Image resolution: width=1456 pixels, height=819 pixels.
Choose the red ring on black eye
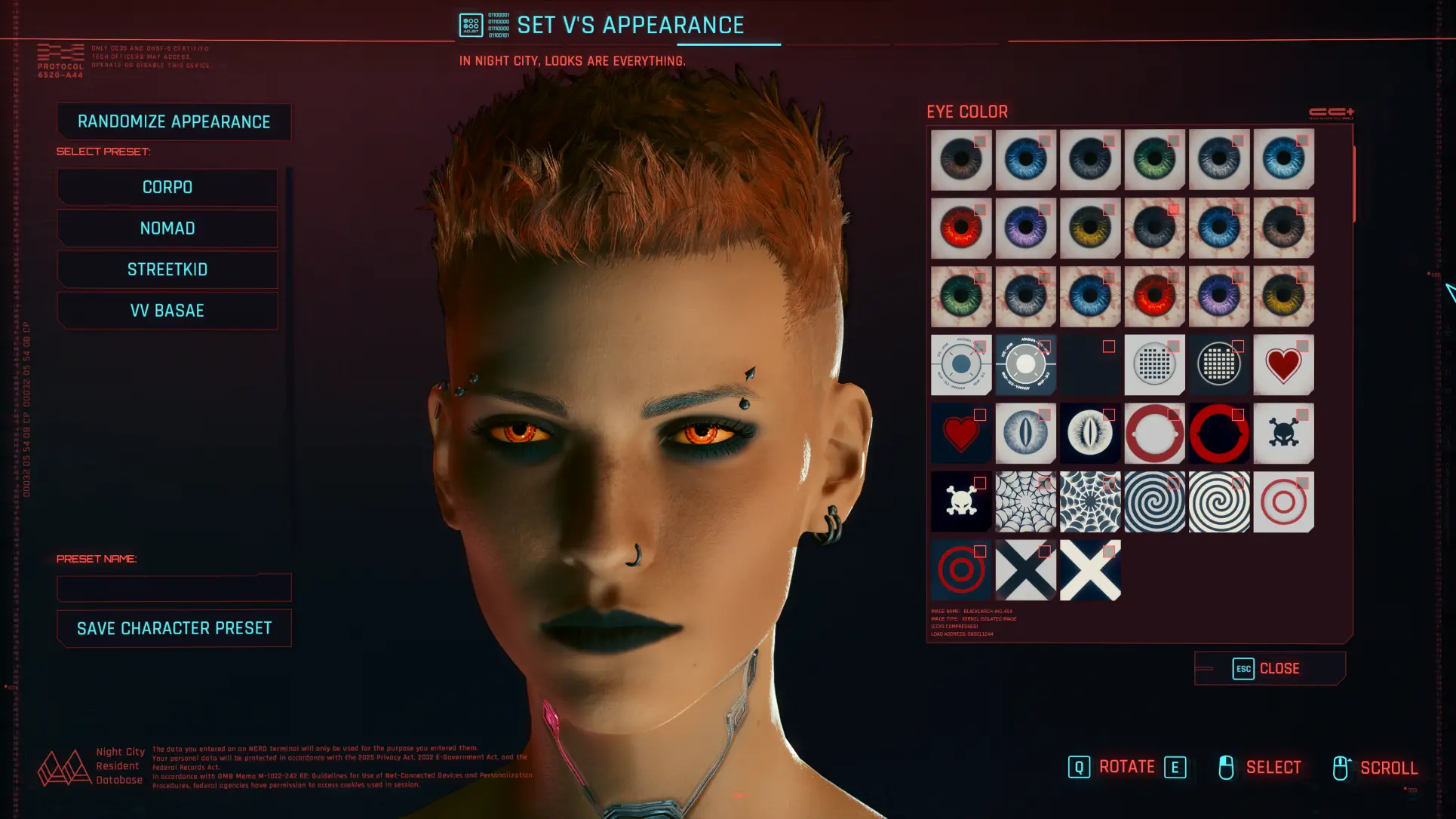point(1219,434)
